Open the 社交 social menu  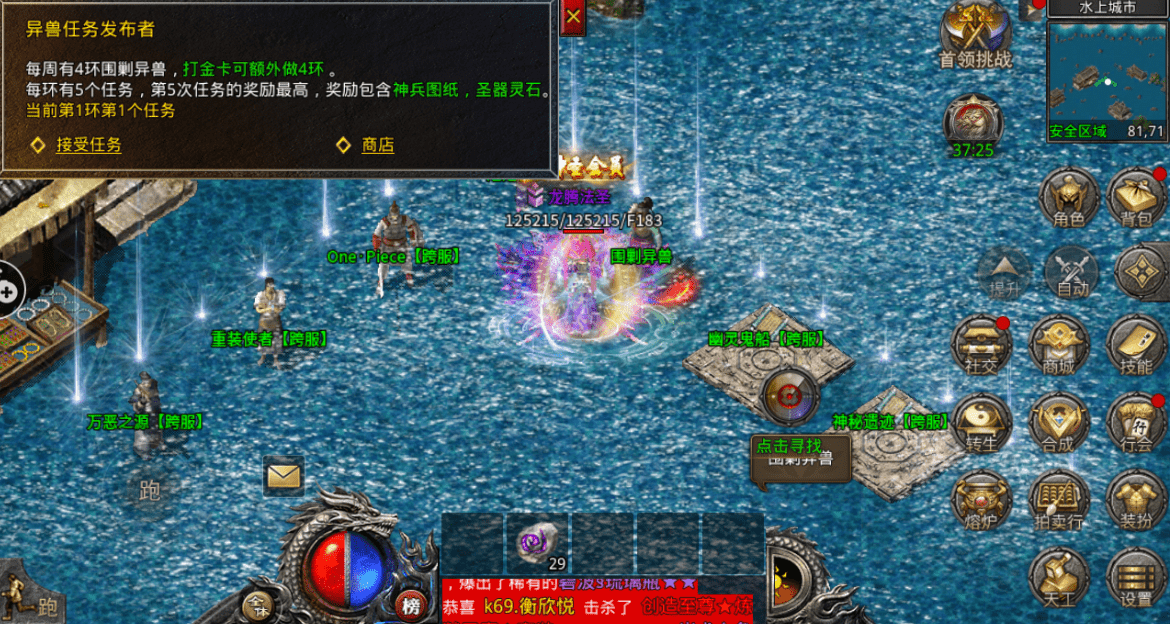[981, 346]
